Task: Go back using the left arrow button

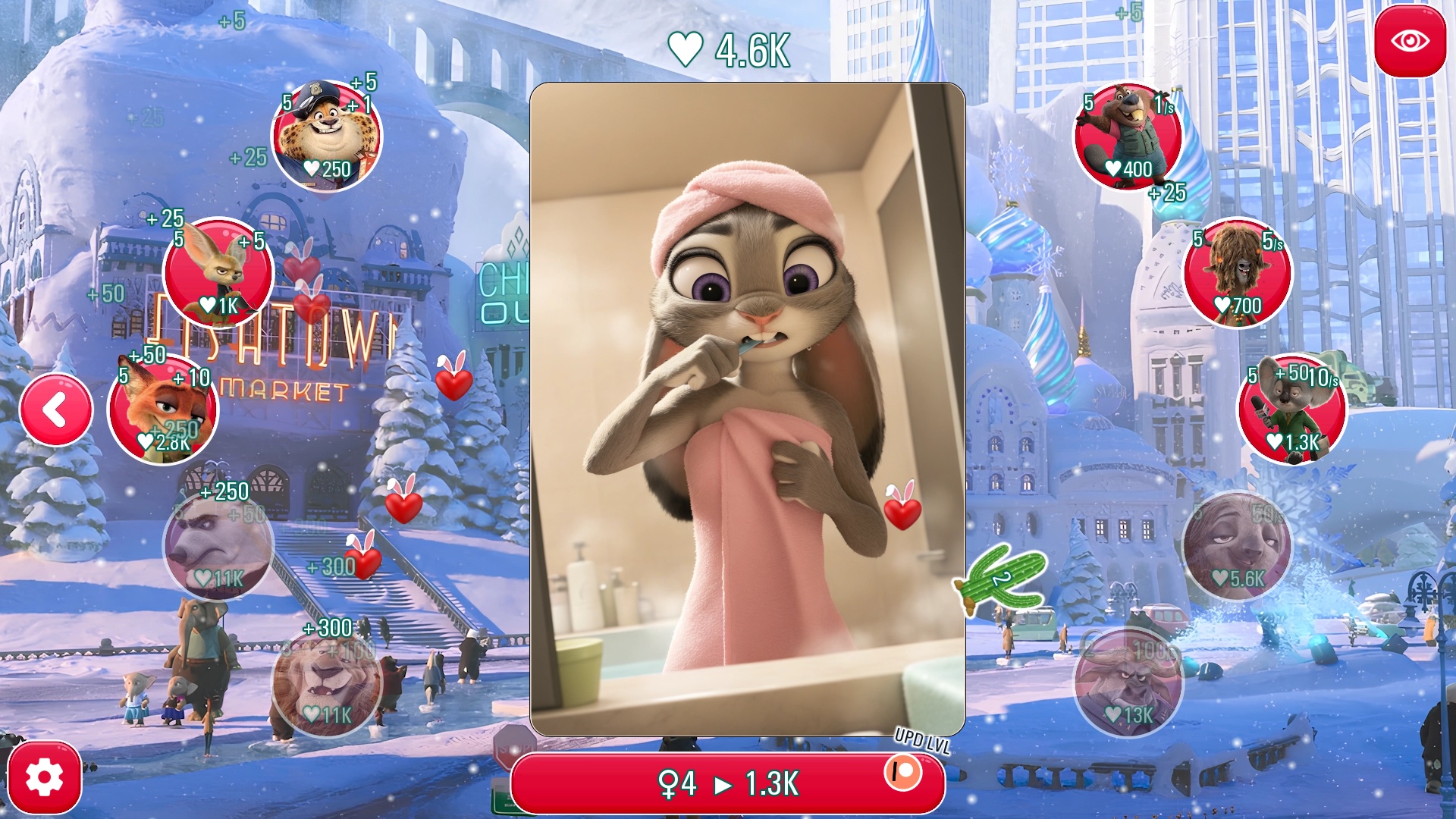Action: point(55,409)
